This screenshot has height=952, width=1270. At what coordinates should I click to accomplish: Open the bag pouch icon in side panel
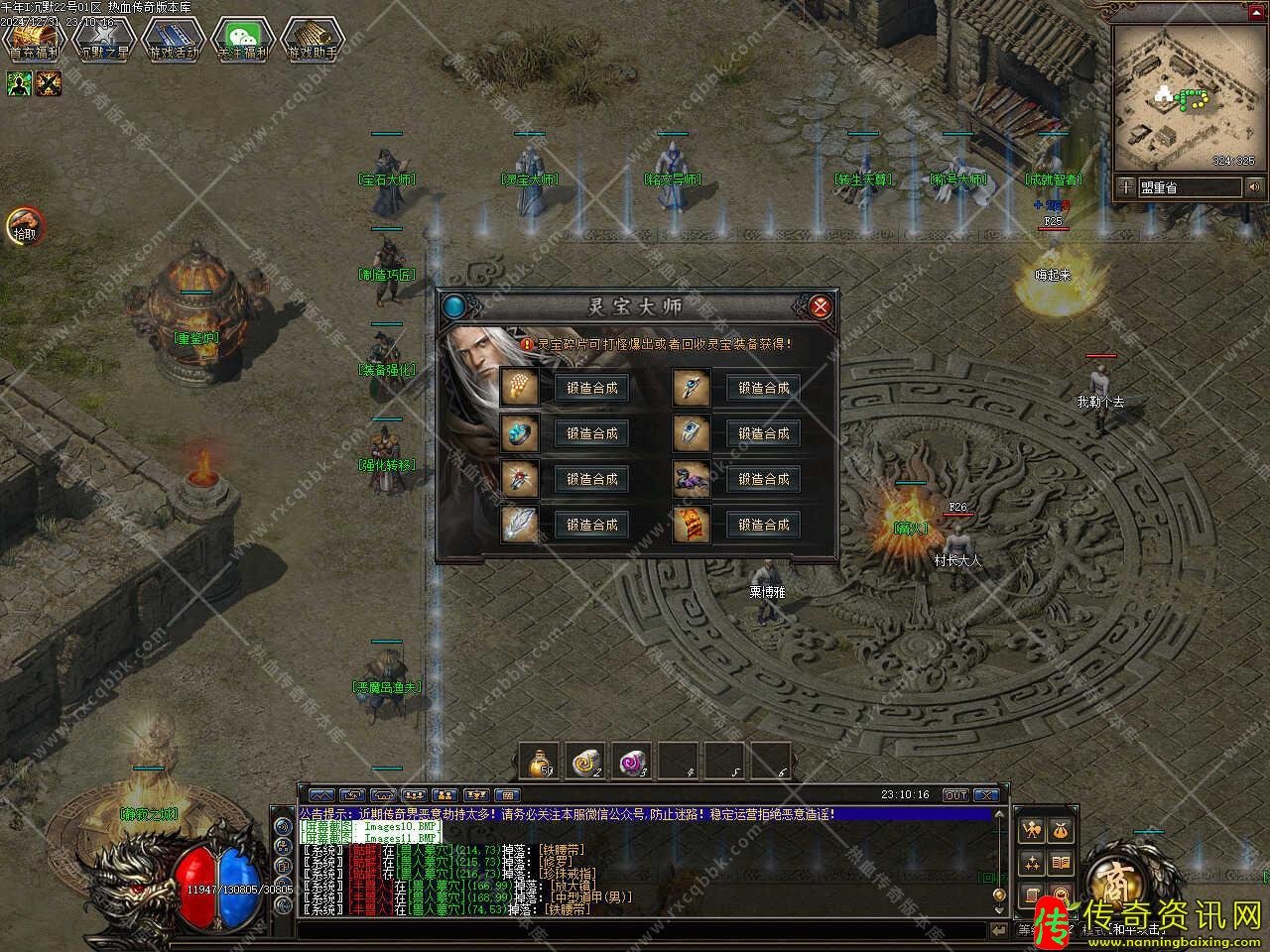pos(1061,830)
